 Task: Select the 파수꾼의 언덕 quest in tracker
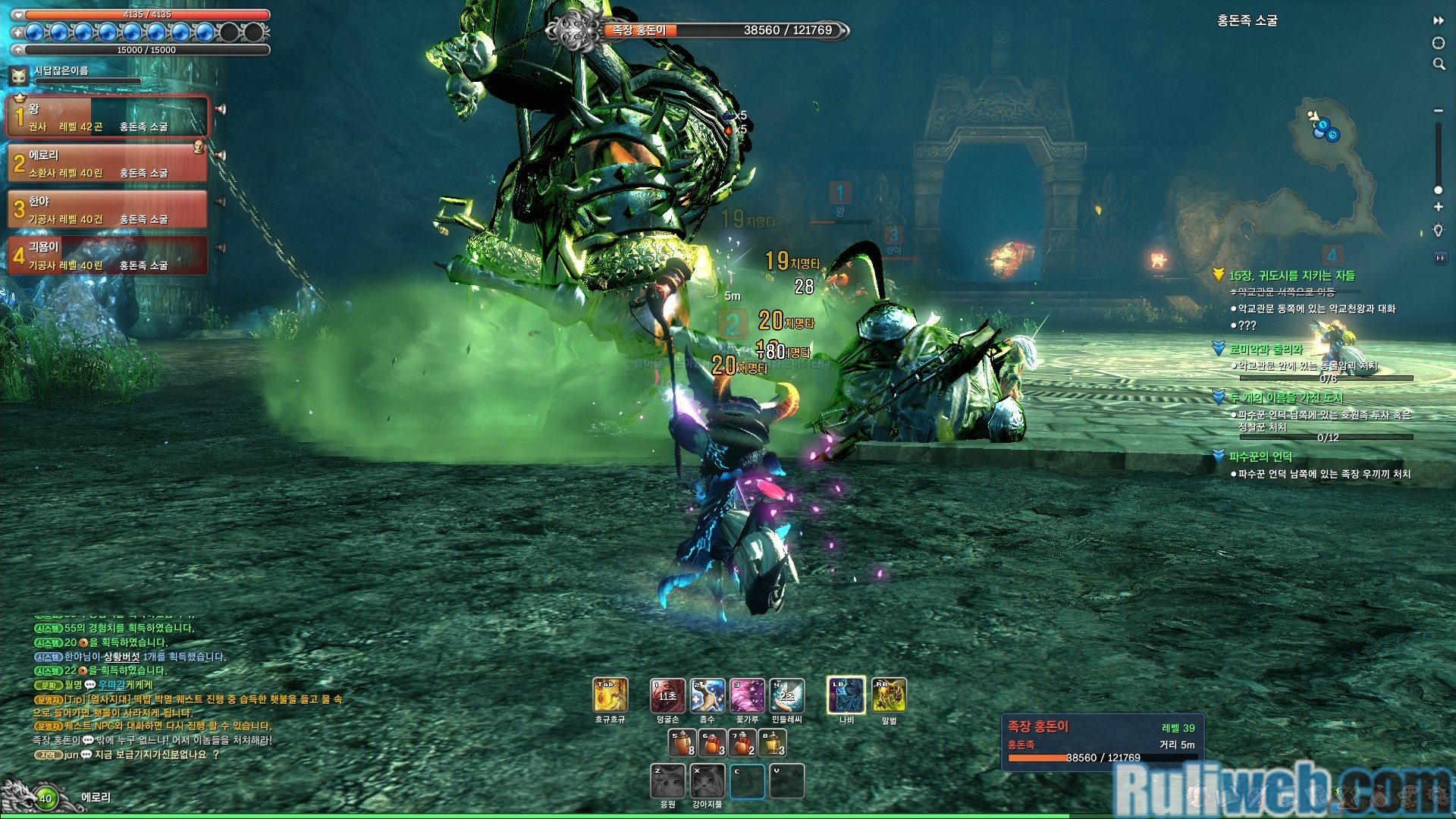pyautogui.click(x=1260, y=457)
